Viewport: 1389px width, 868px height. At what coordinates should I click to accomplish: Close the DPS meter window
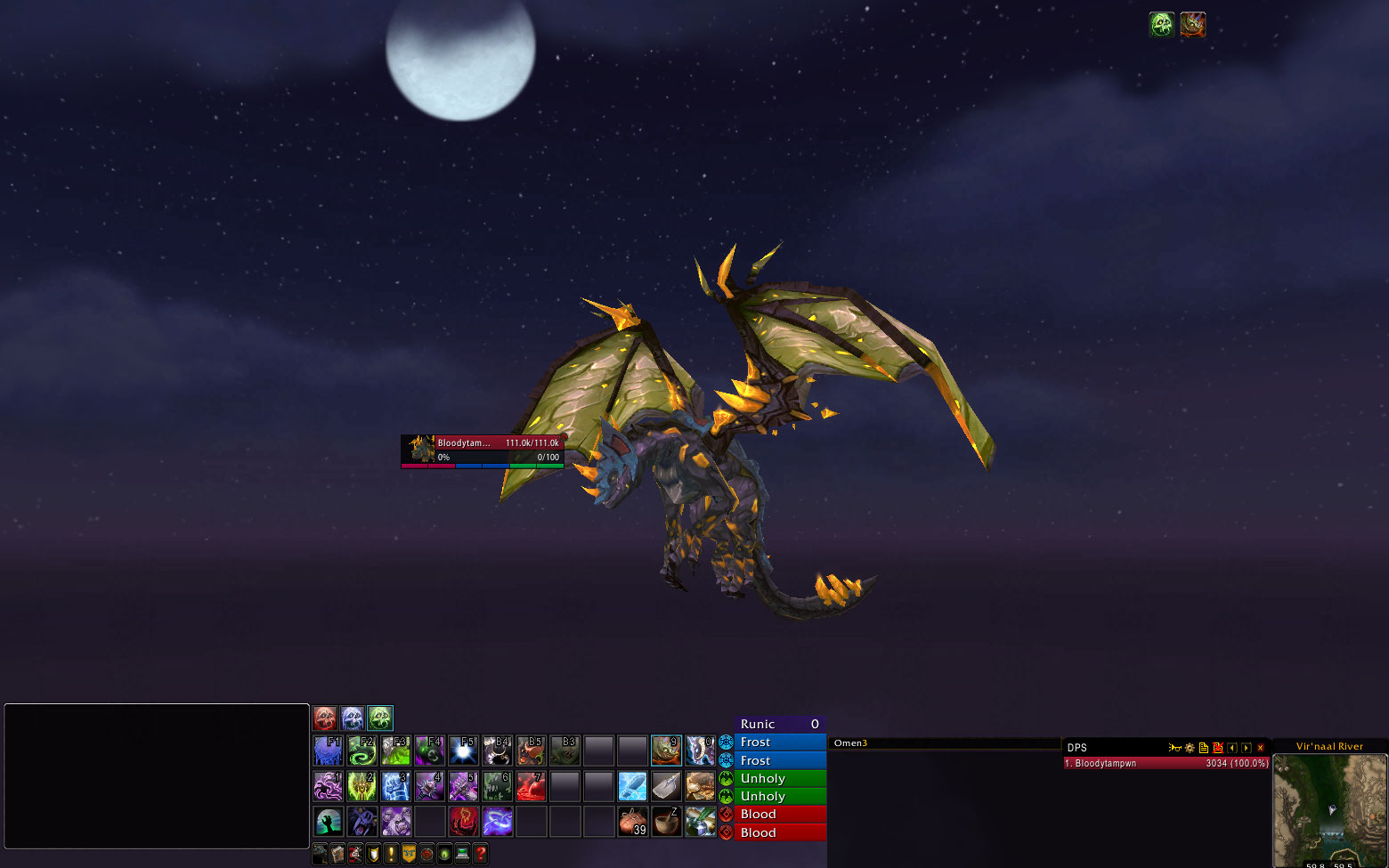coord(1261,748)
